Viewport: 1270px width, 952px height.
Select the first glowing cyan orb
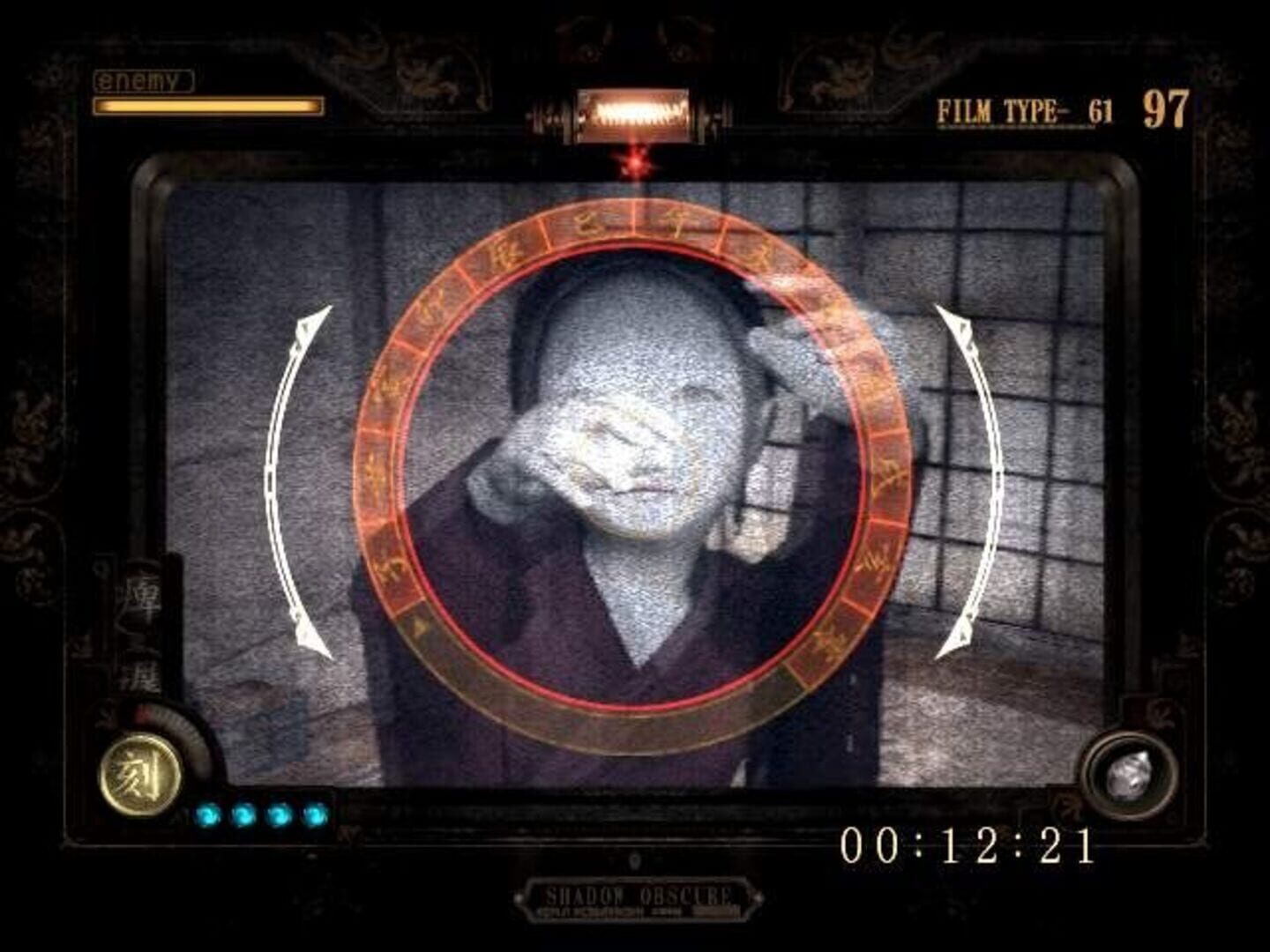point(209,815)
